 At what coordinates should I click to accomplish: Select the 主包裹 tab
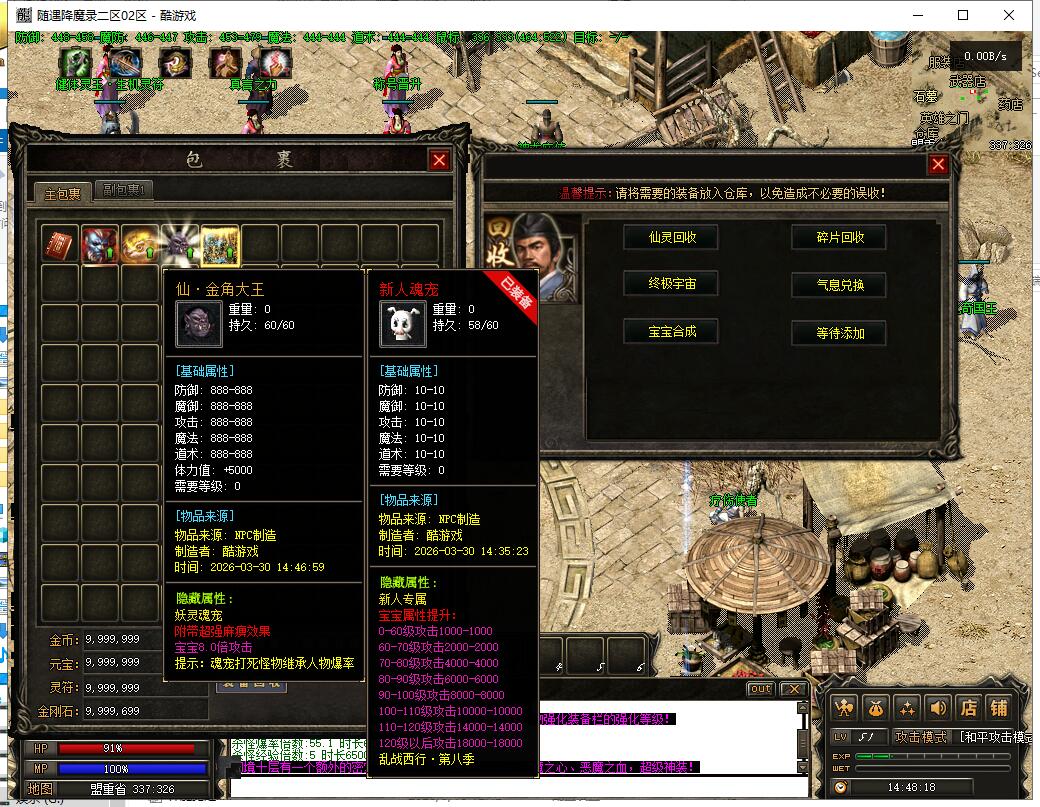pos(62,193)
